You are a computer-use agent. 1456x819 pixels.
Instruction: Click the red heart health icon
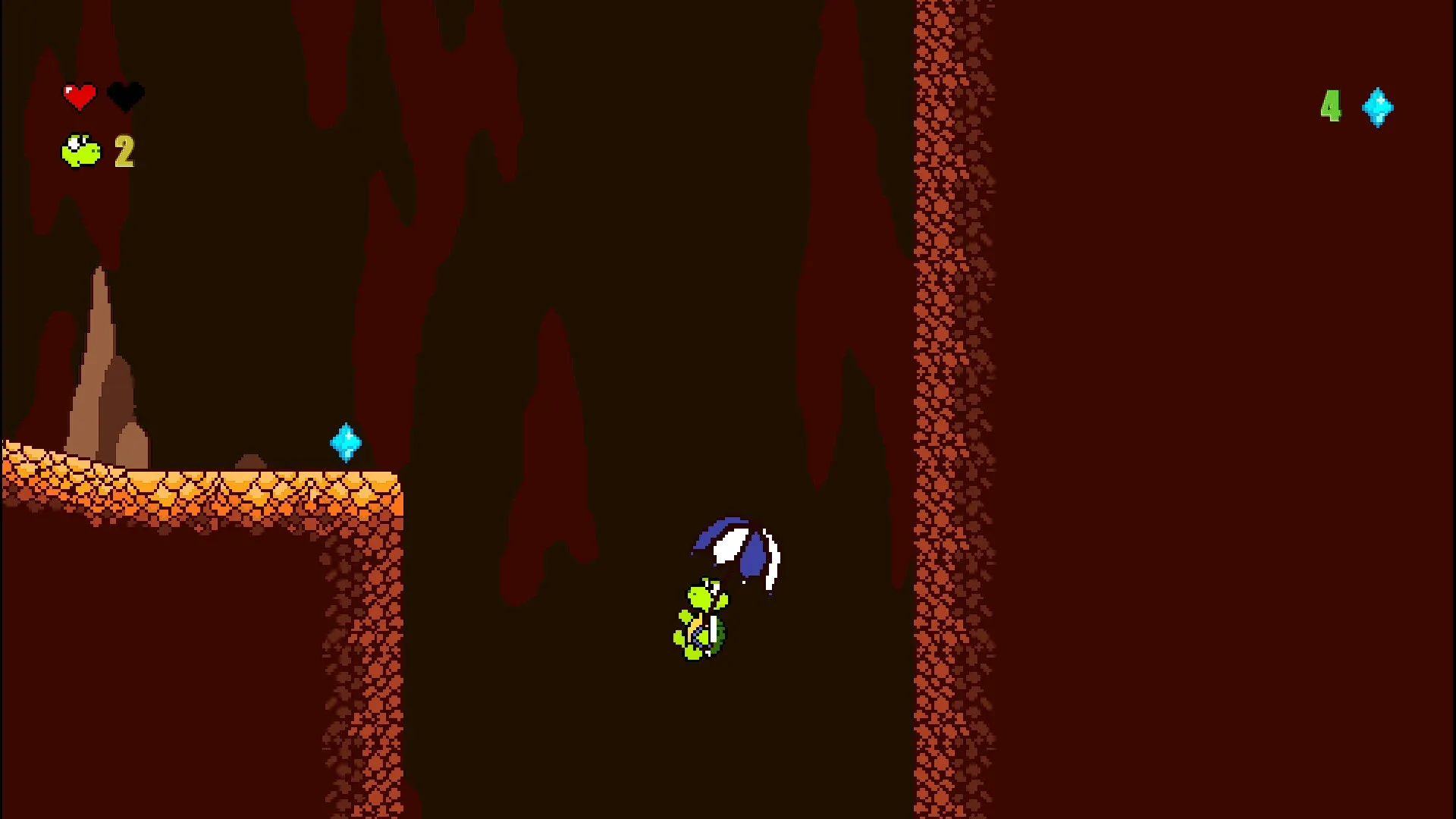tap(79, 94)
